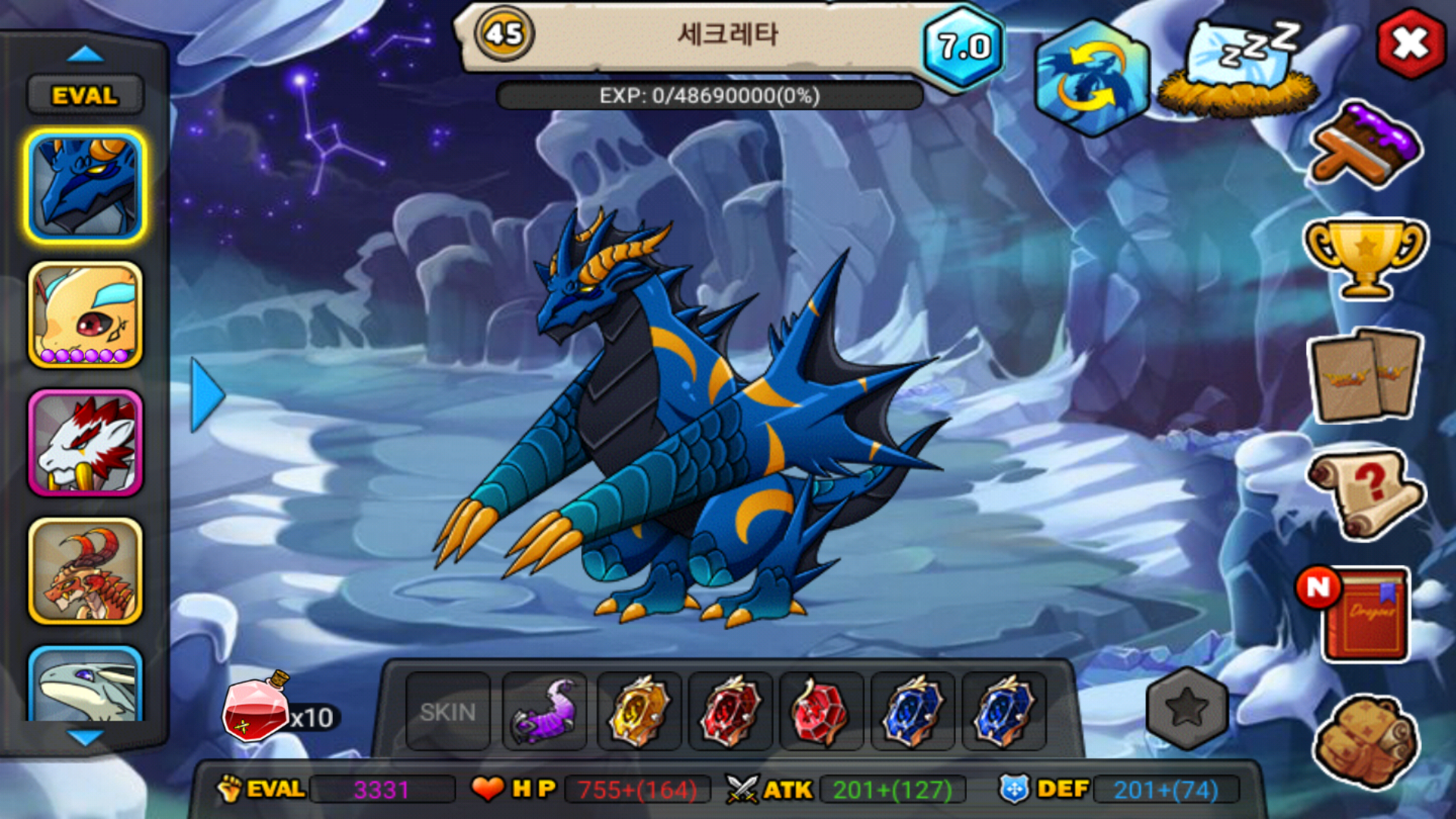Select the SKIN slot
Image resolution: width=1456 pixels, height=819 pixels.
click(x=447, y=712)
